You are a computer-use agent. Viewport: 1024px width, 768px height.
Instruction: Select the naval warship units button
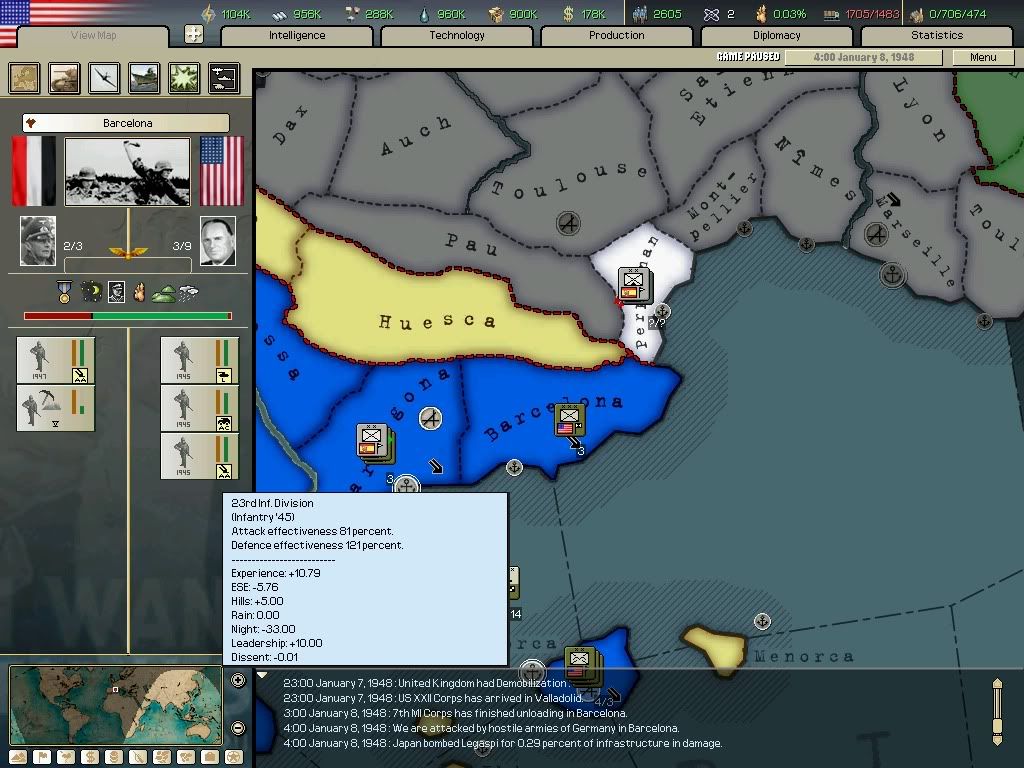point(144,78)
